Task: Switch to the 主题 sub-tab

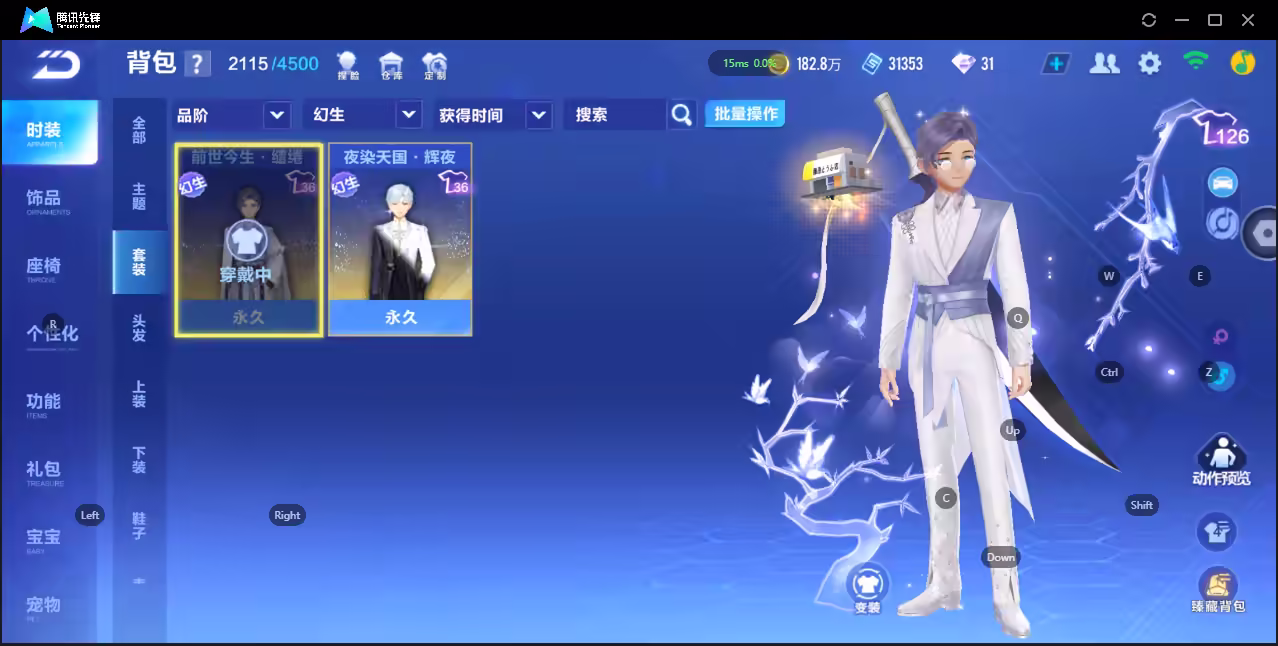Action: pyautogui.click(x=139, y=196)
